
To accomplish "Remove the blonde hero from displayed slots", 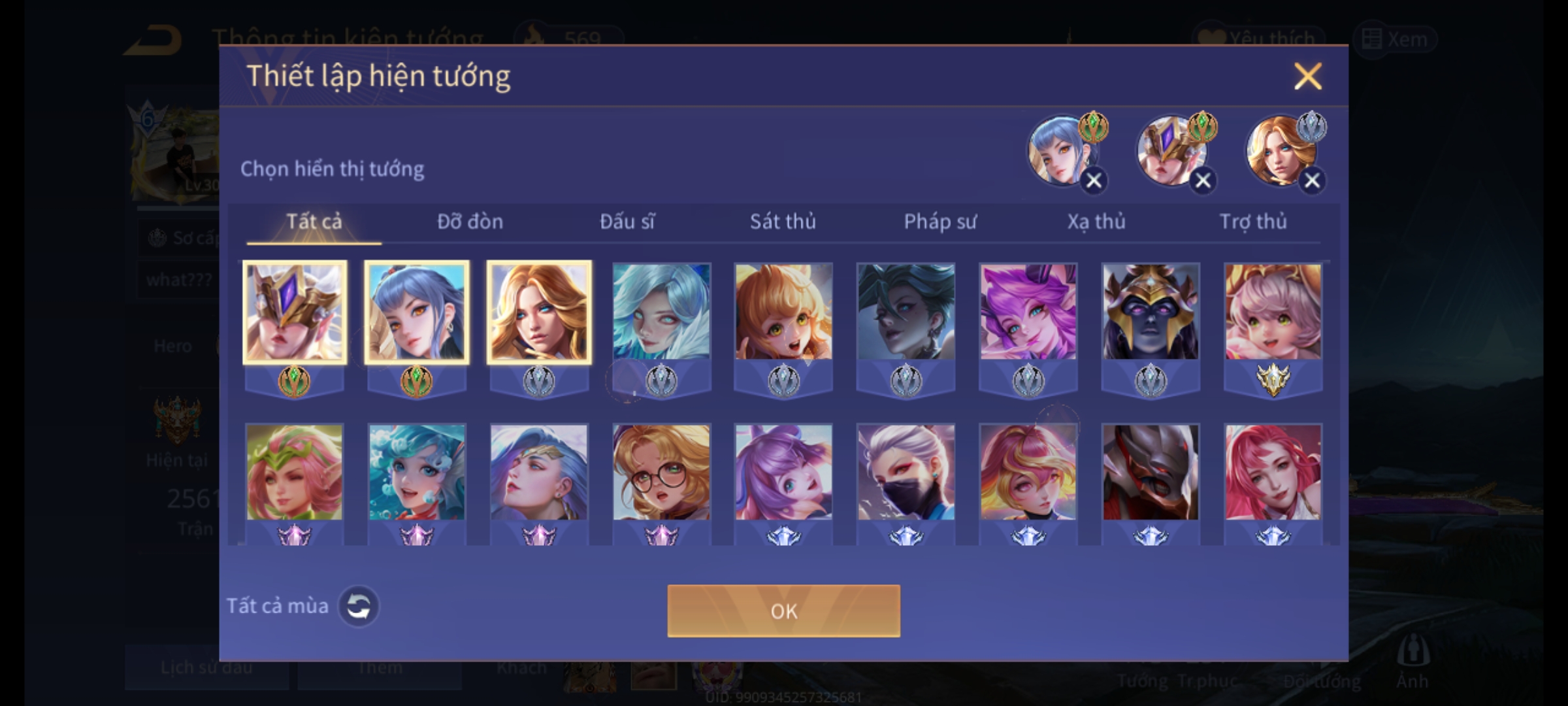I will pos(1312,180).
